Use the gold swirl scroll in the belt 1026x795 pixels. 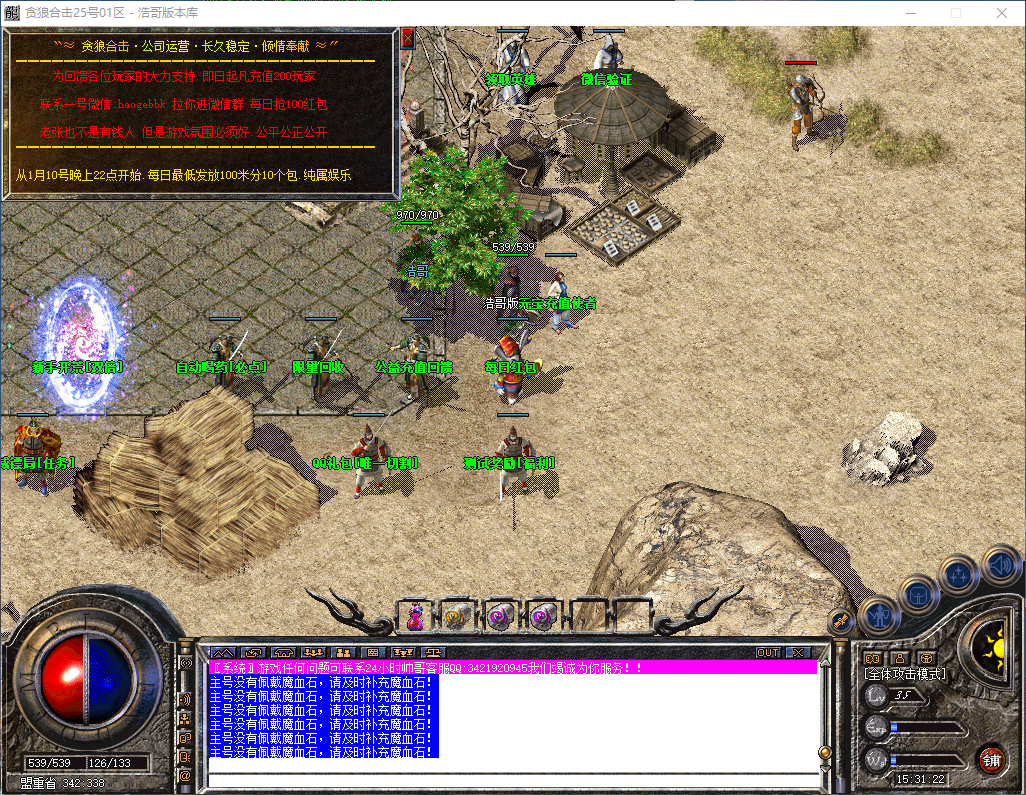tap(457, 616)
